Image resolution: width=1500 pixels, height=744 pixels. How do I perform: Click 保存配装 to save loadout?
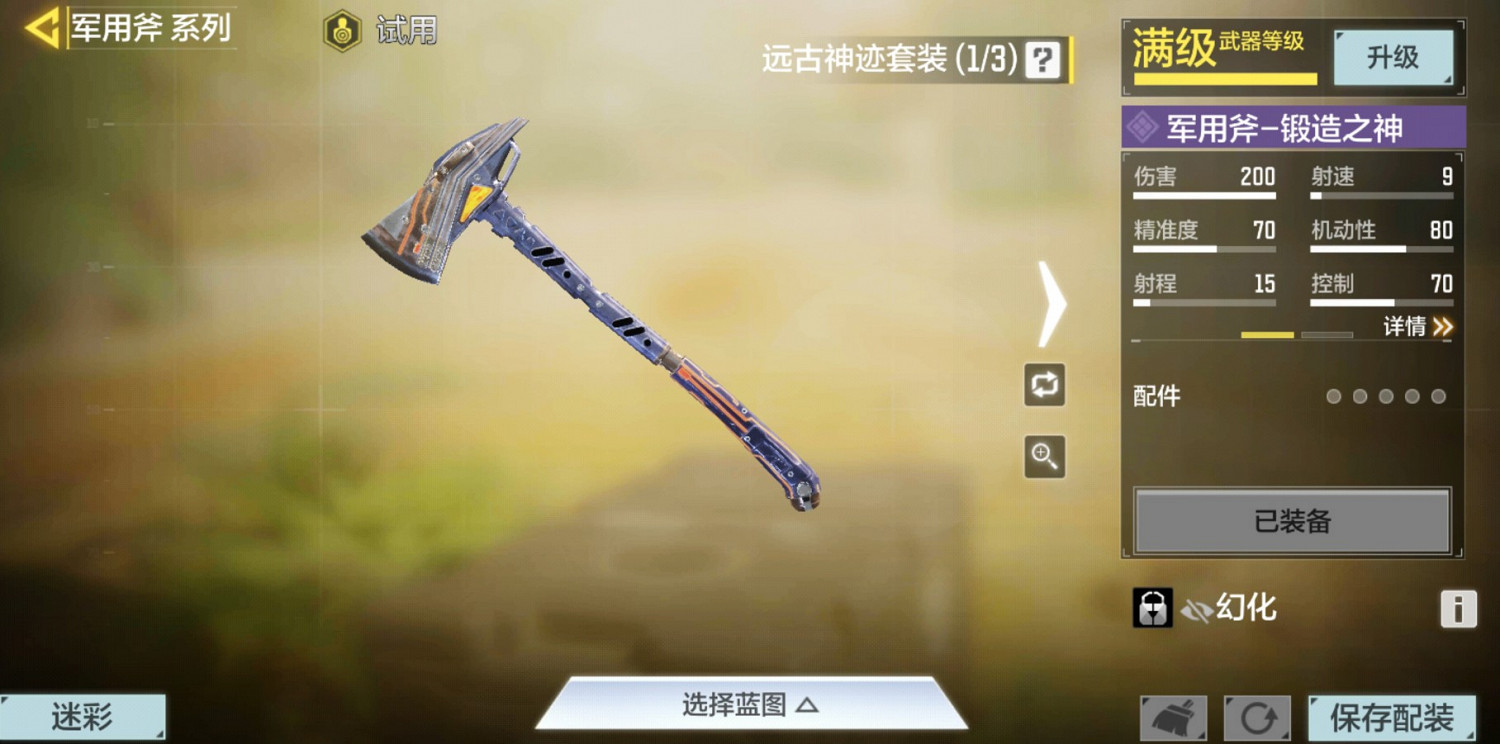coord(1390,716)
